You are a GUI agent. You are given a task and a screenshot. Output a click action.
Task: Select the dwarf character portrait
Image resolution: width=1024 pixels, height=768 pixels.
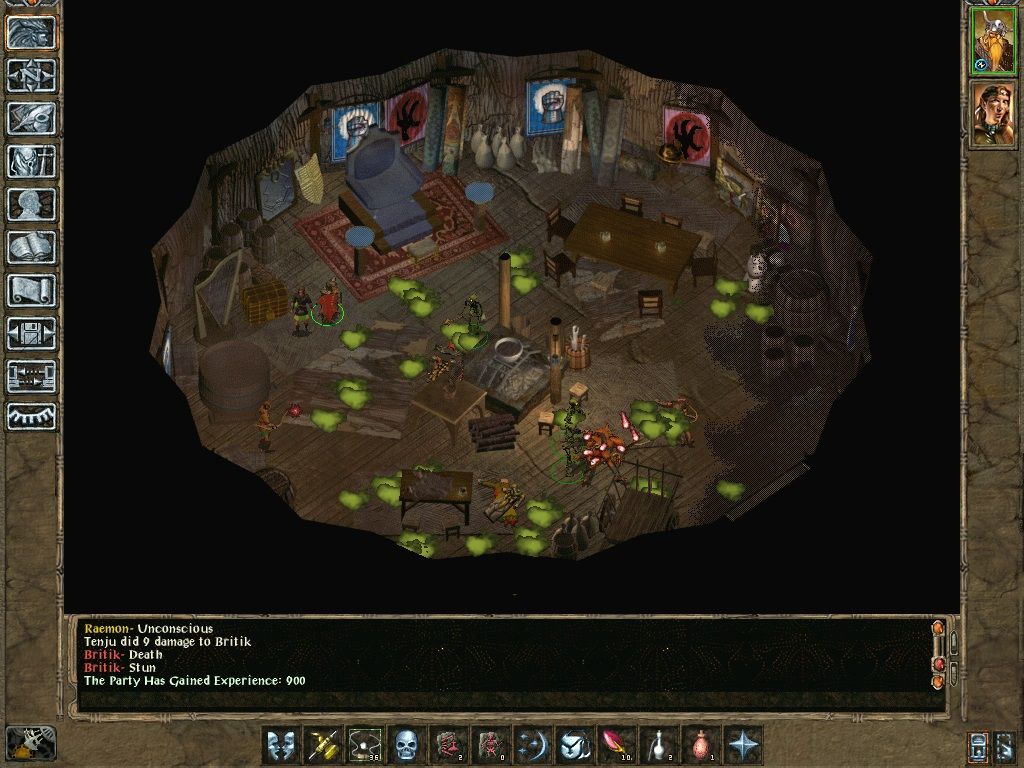(x=992, y=42)
